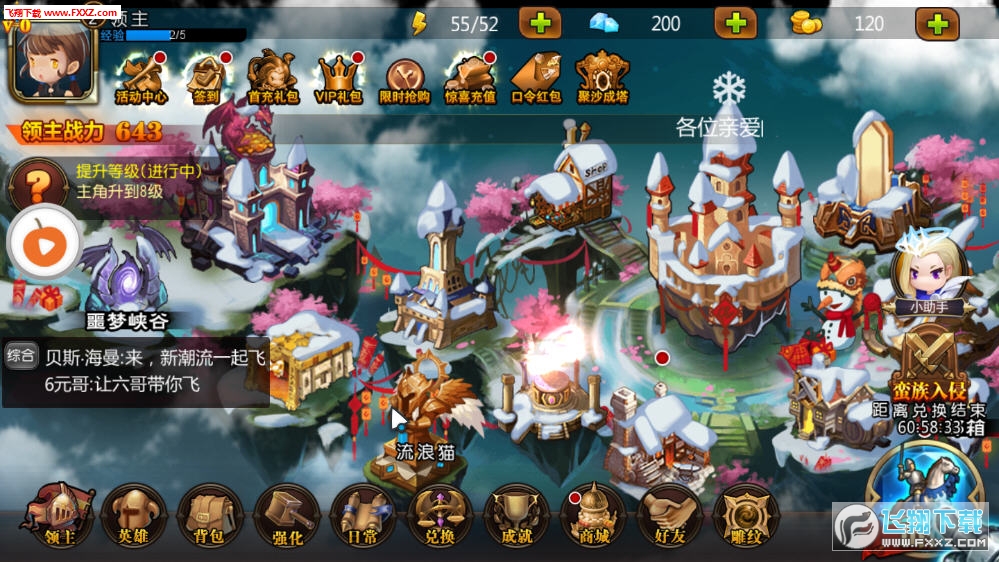Open the 签到 daily sign-in
This screenshot has height=562, width=999.
tap(205, 78)
